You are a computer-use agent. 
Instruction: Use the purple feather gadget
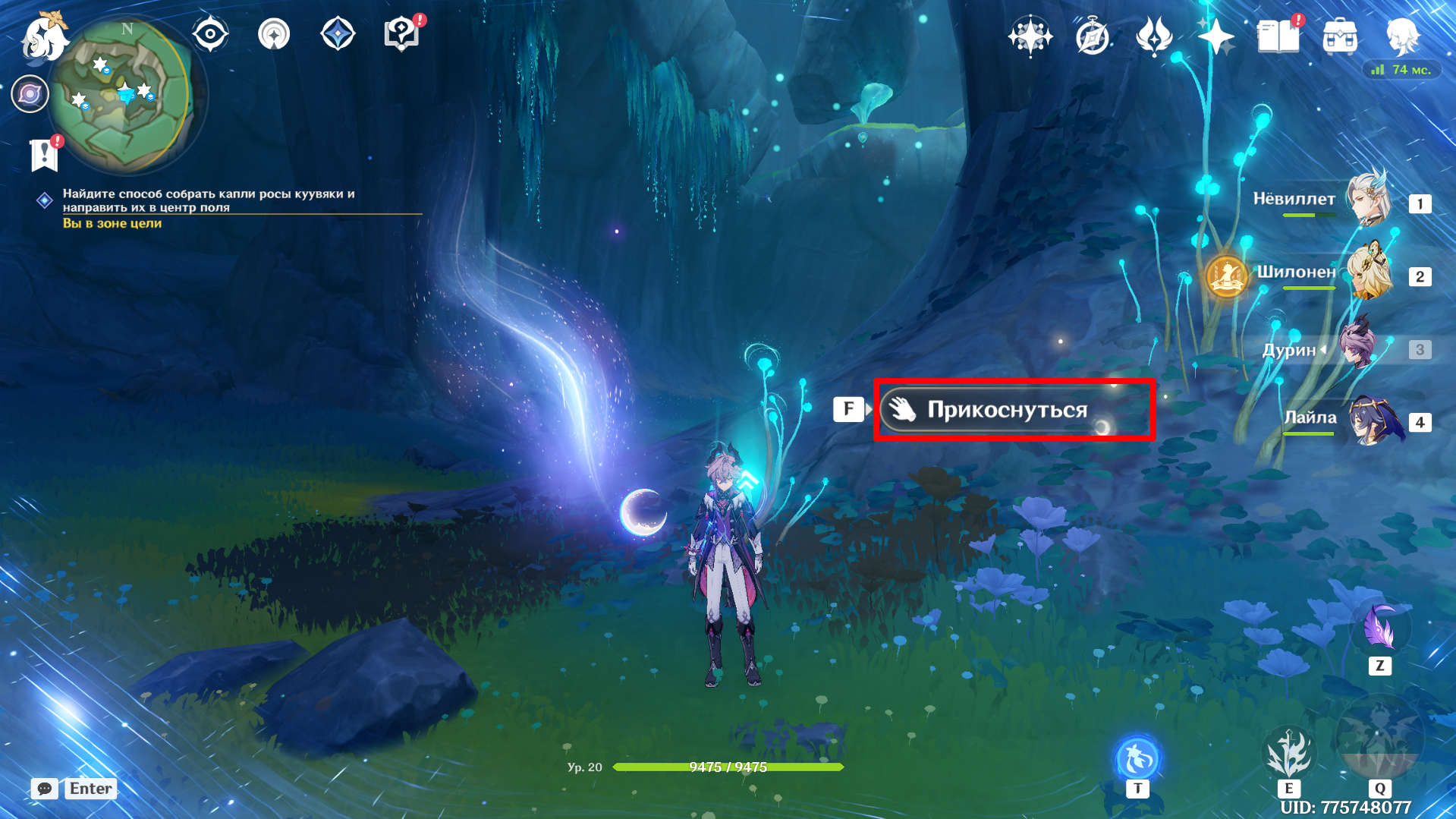click(x=1379, y=628)
